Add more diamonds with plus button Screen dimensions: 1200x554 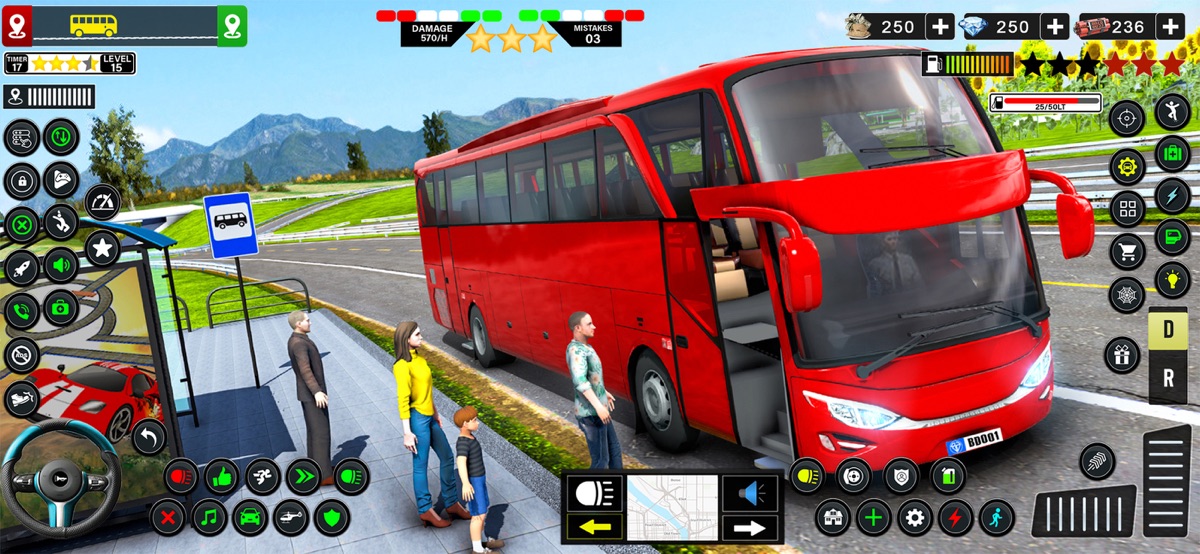[x=1055, y=27]
